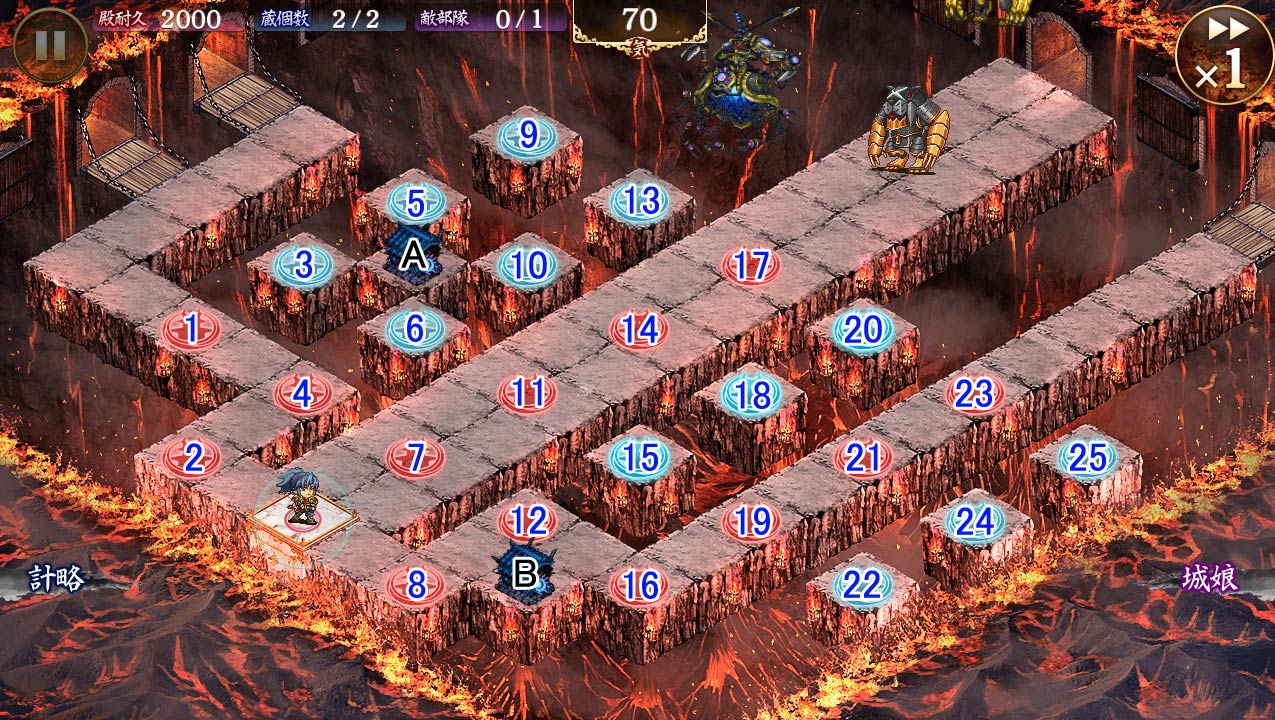Choose red deployment tile 7
The image size is (1275, 720).
pos(416,457)
